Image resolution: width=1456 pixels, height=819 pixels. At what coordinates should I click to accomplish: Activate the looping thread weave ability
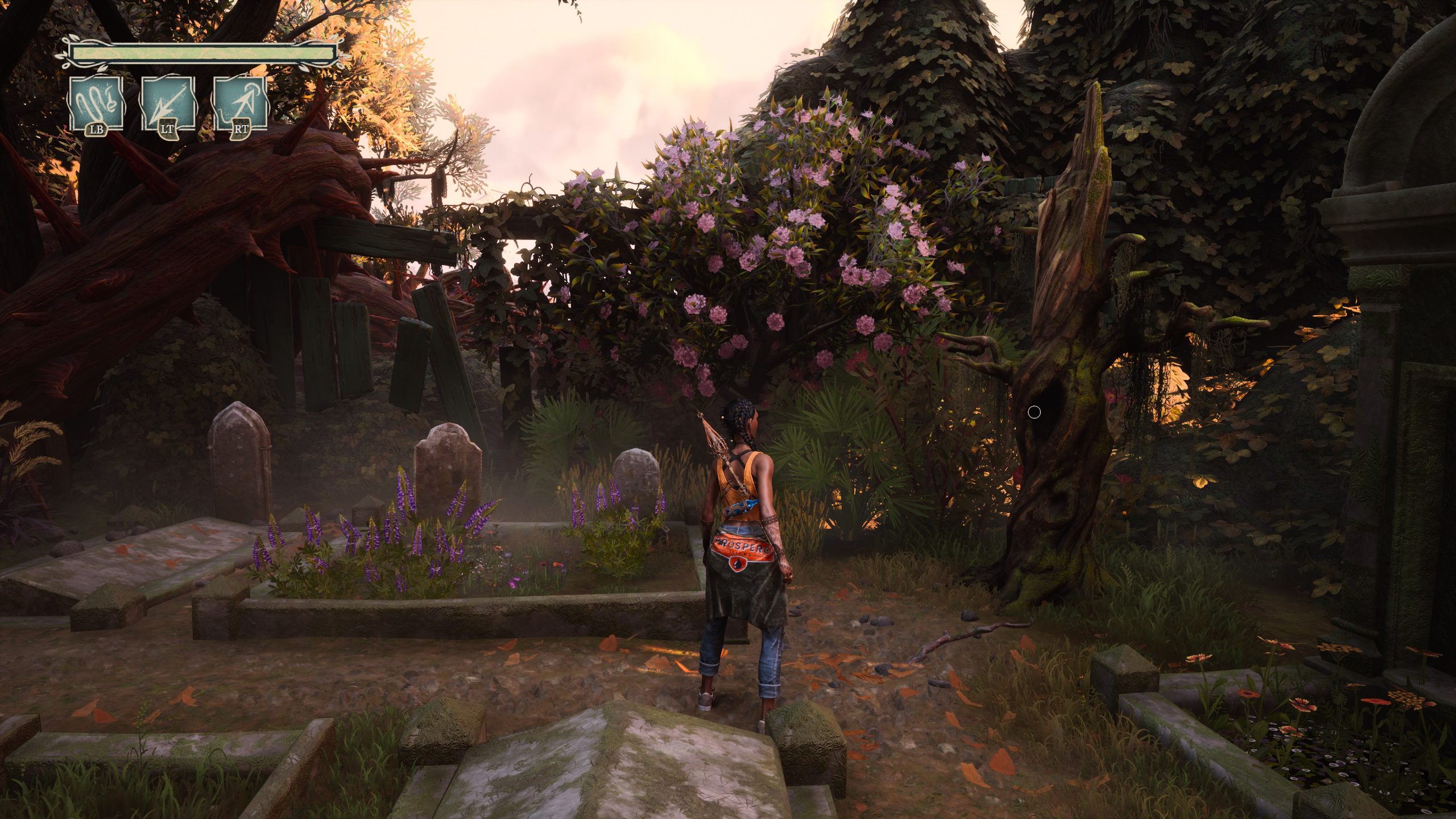(96, 105)
